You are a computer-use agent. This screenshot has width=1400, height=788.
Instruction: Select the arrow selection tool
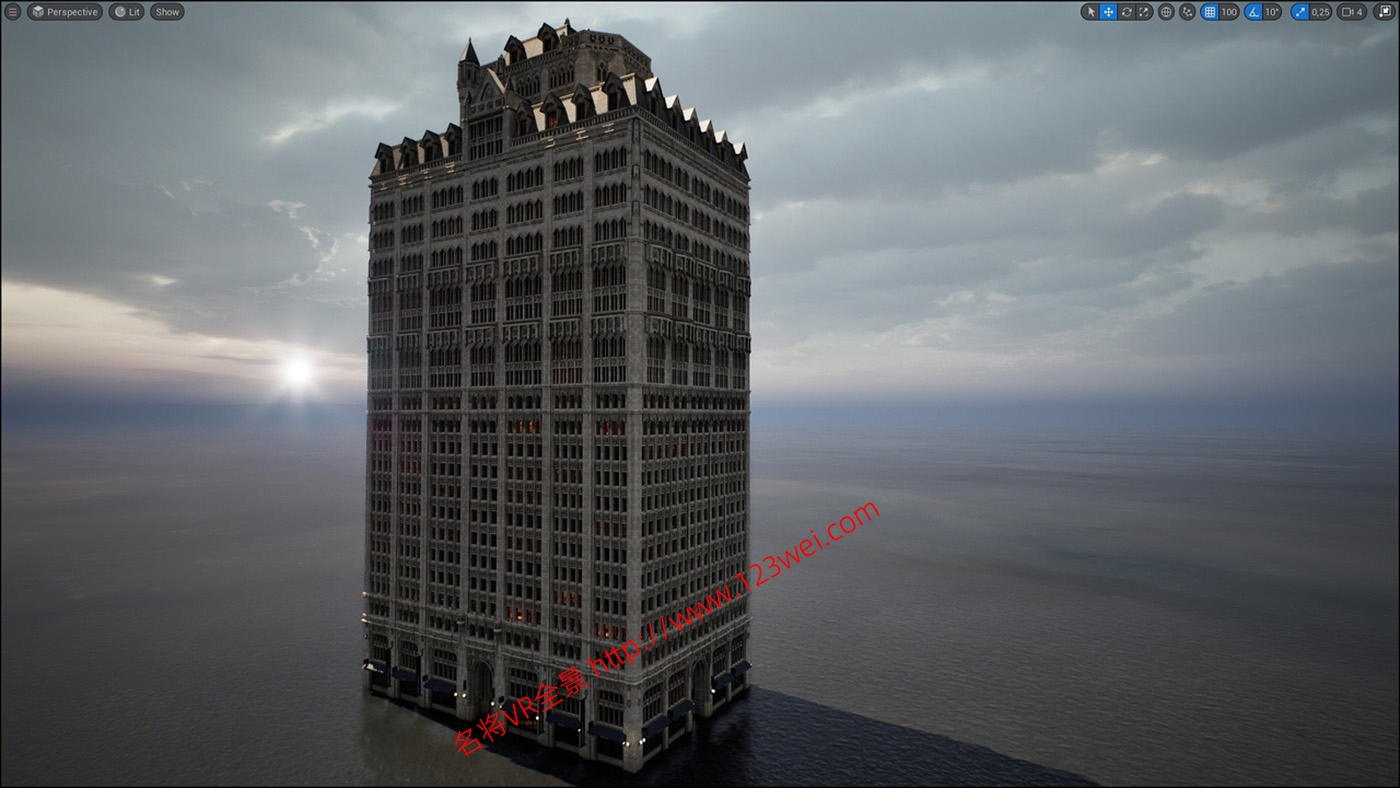pos(1091,12)
